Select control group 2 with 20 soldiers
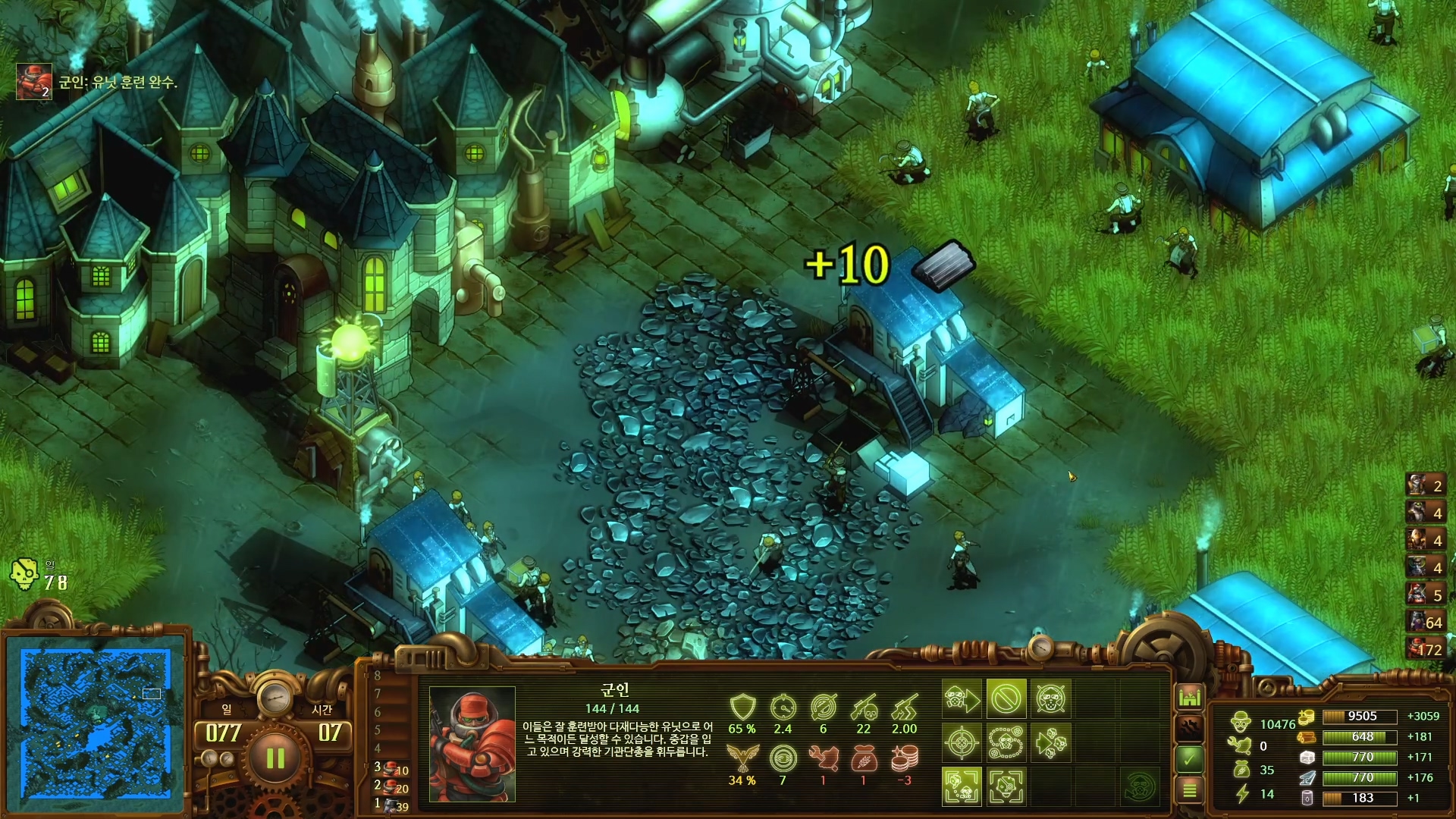This screenshot has height=819, width=1456. coord(392,787)
